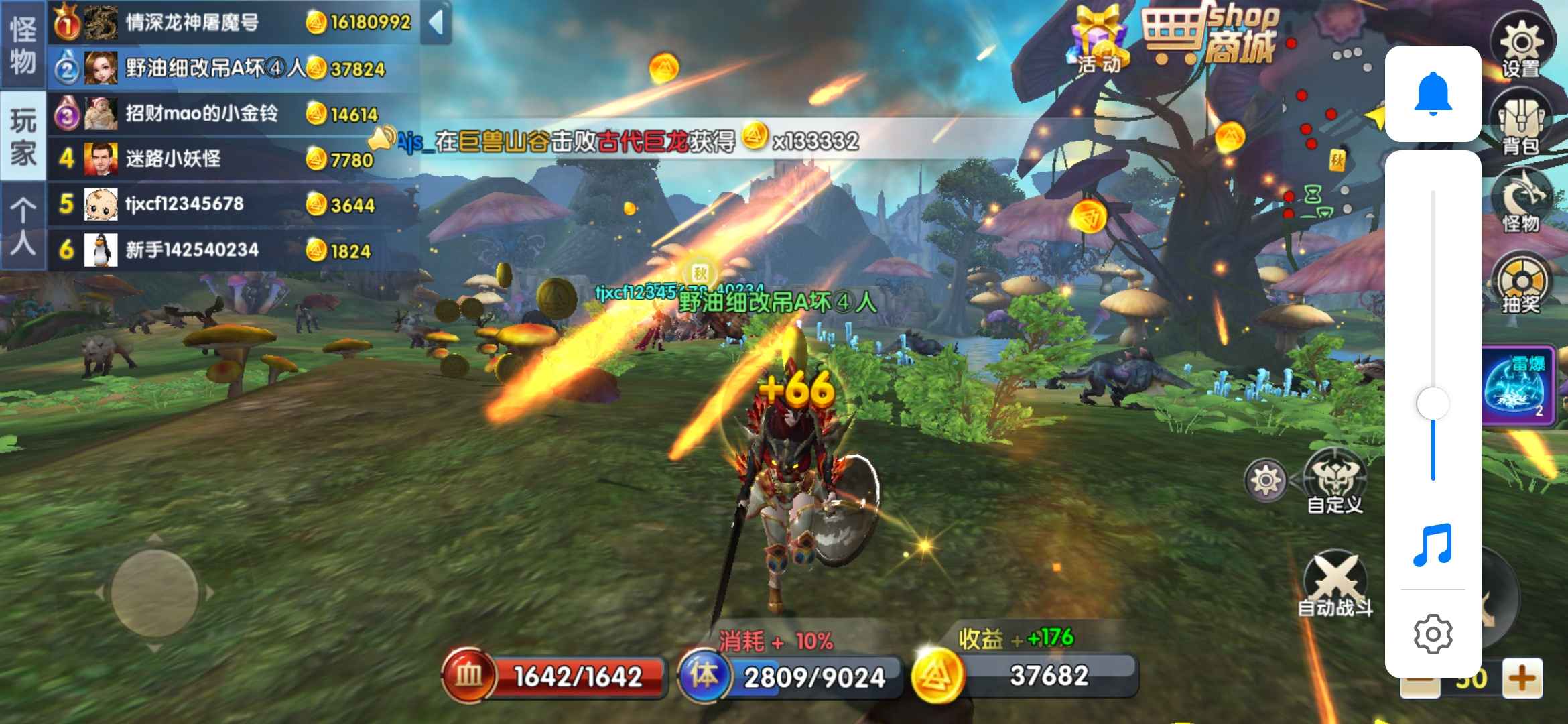Open the 自定义 customize skull button
This screenshot has width=1568, height=724.
pos(1335,481)
